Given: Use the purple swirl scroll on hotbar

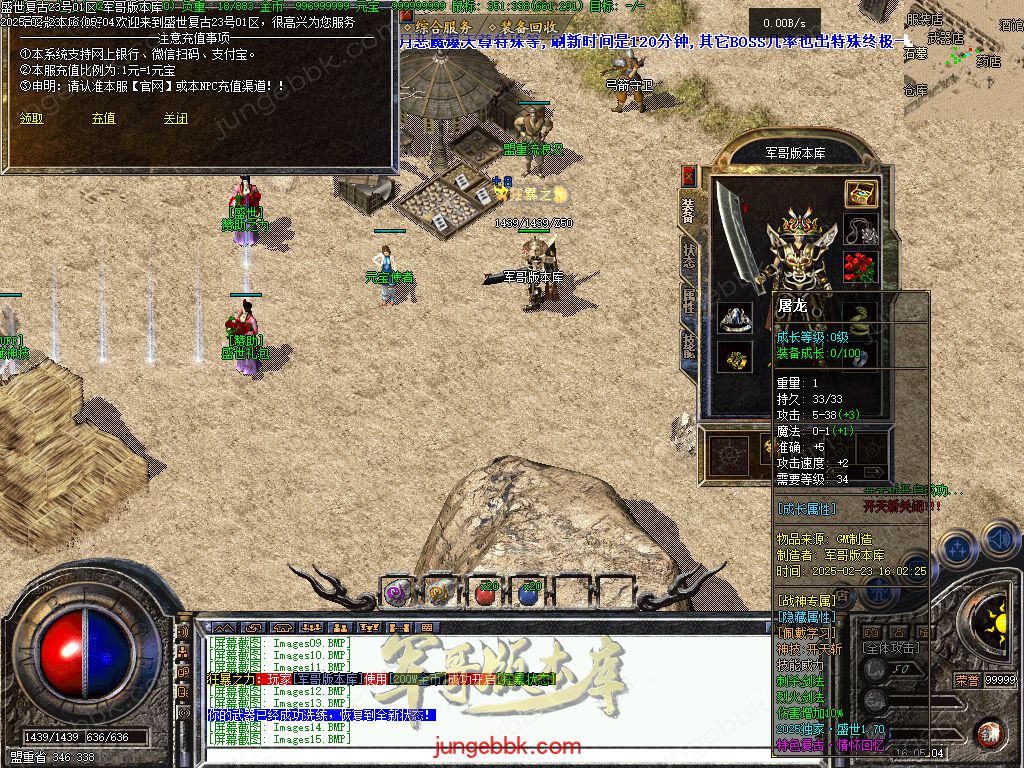Looking at the screenshot, I should pyautogui.click(x=397, y=592).
